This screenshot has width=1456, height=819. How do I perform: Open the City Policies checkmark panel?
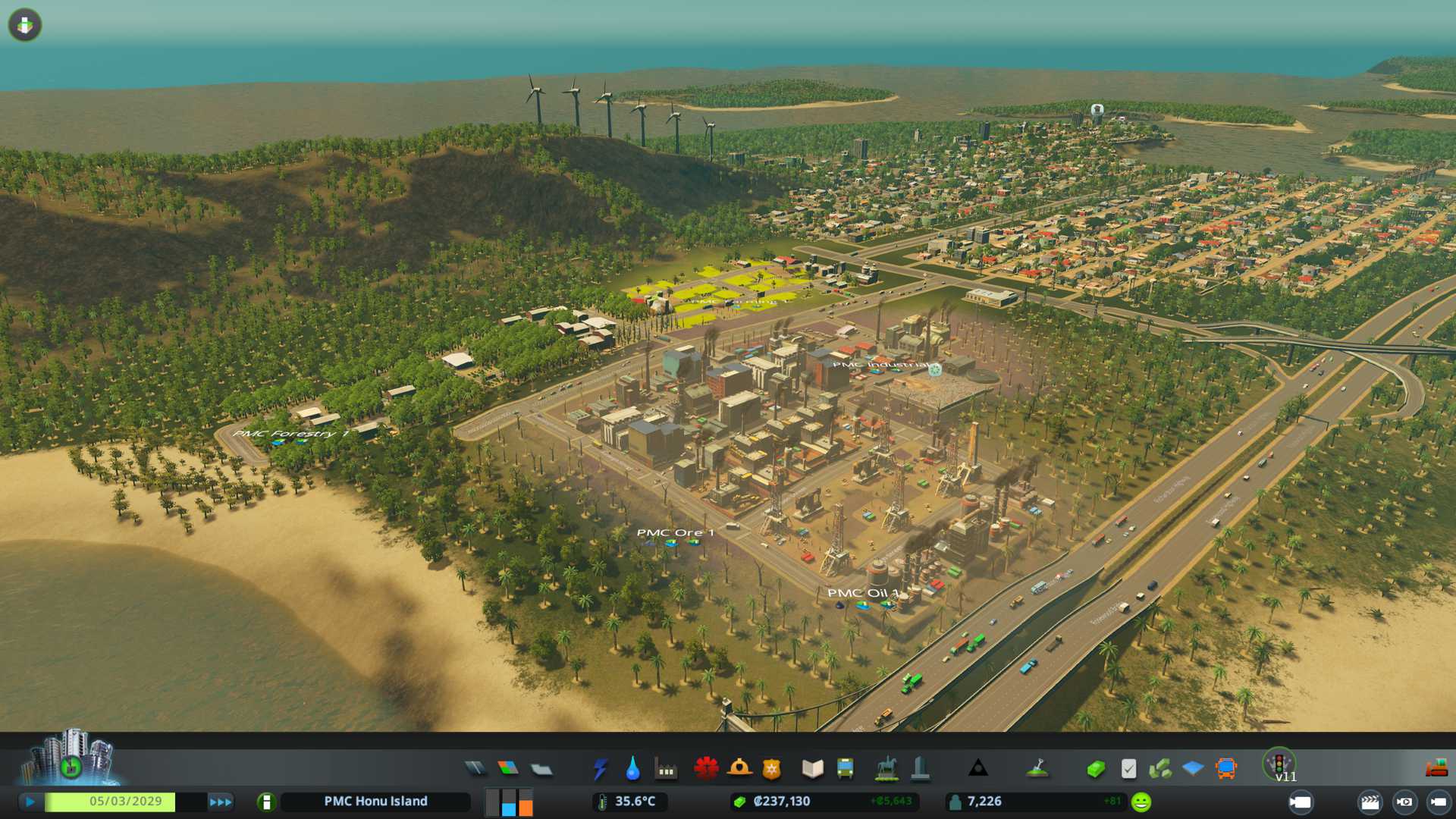click(1128, 769)
